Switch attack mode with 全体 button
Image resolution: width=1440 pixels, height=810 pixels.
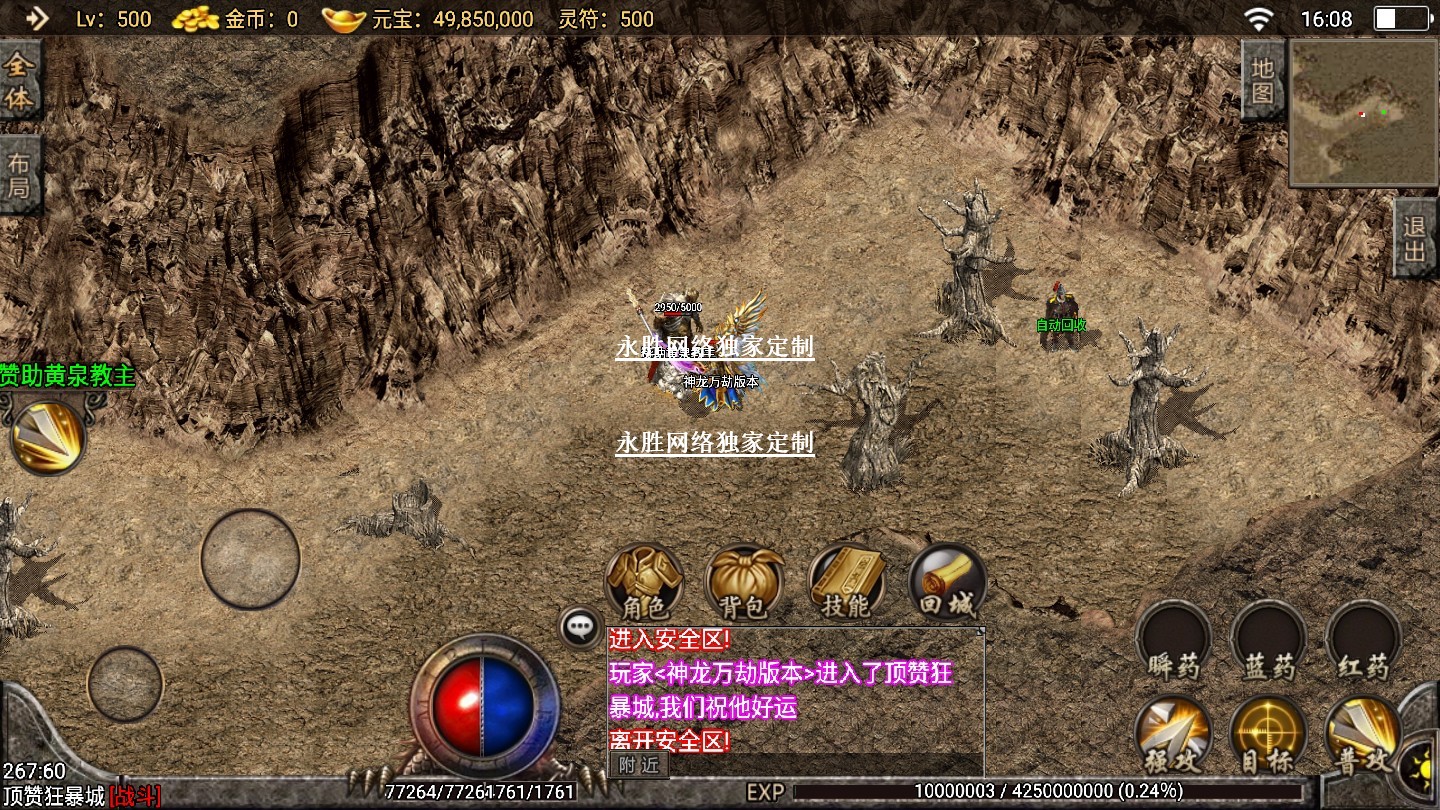coord(20,81)
